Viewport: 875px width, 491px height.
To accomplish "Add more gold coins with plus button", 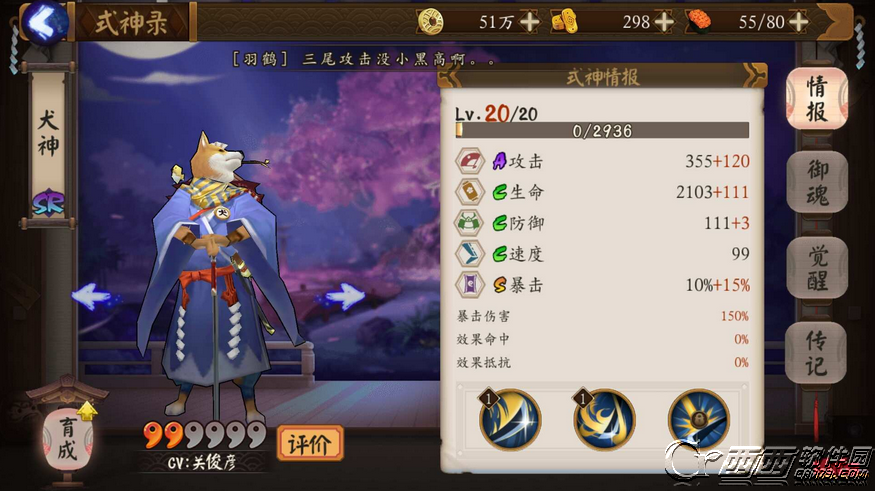I will [x=529, y=21].
